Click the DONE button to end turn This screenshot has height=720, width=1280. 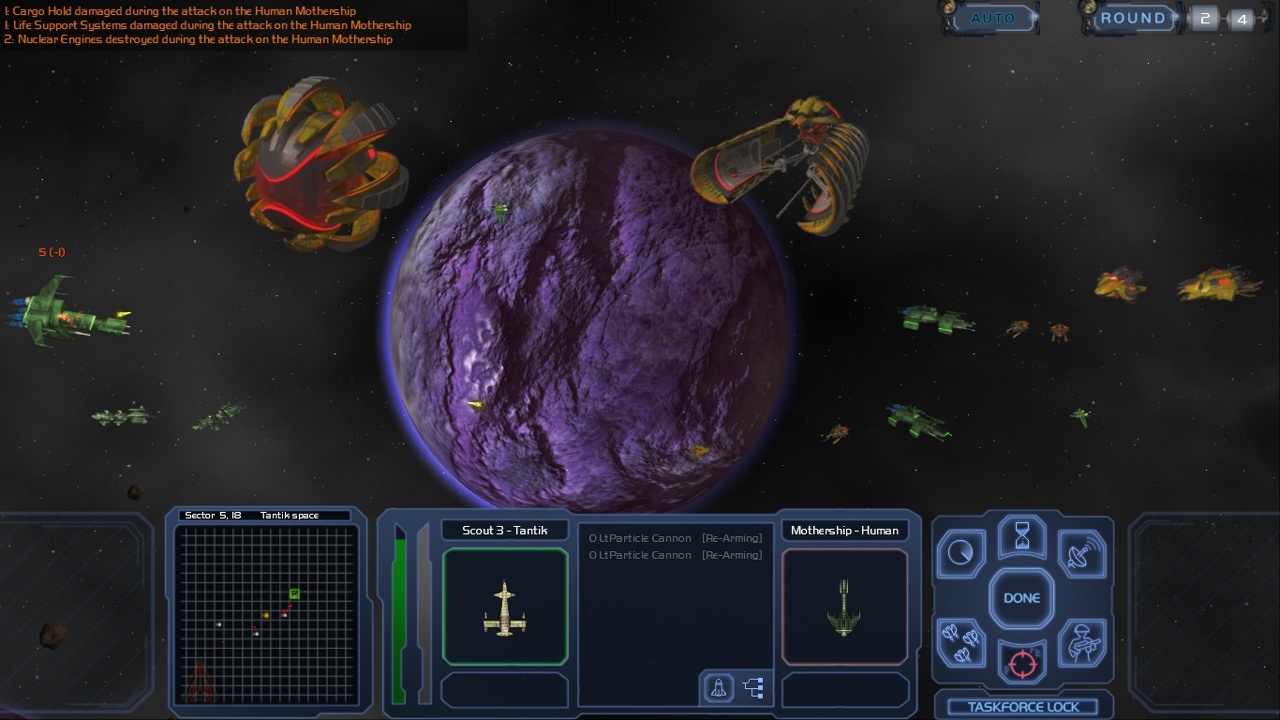[x=1021, y=598]
